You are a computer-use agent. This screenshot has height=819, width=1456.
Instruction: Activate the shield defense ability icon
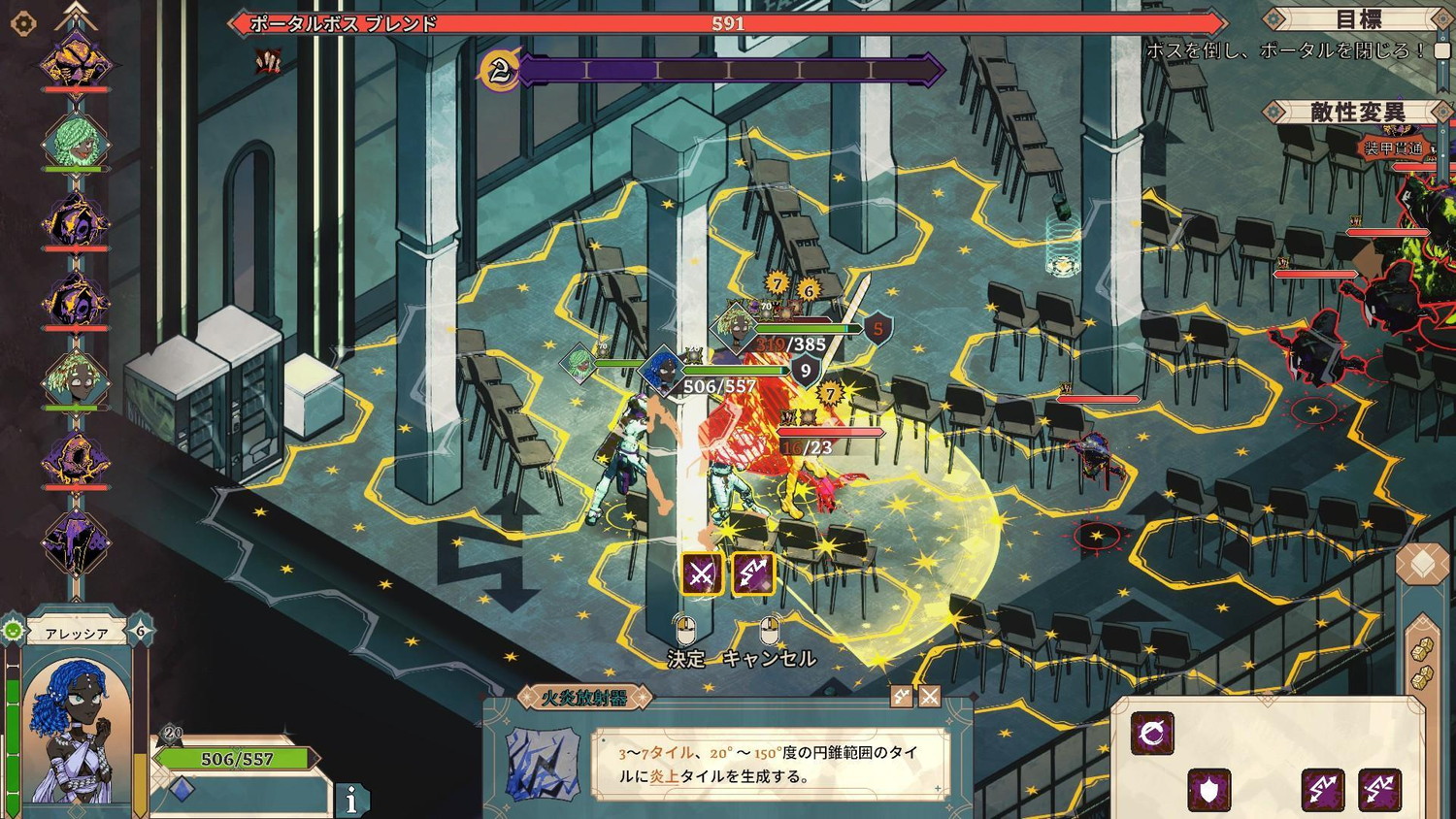tap(1209, 790)
